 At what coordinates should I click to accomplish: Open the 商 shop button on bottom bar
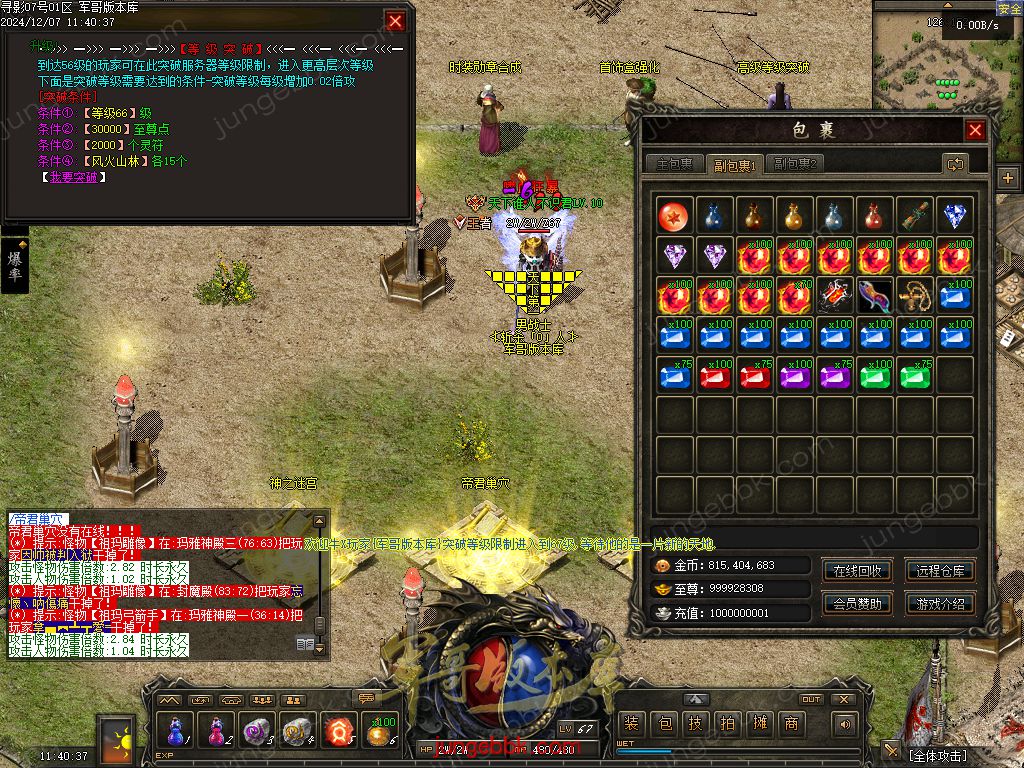[791, 724]
